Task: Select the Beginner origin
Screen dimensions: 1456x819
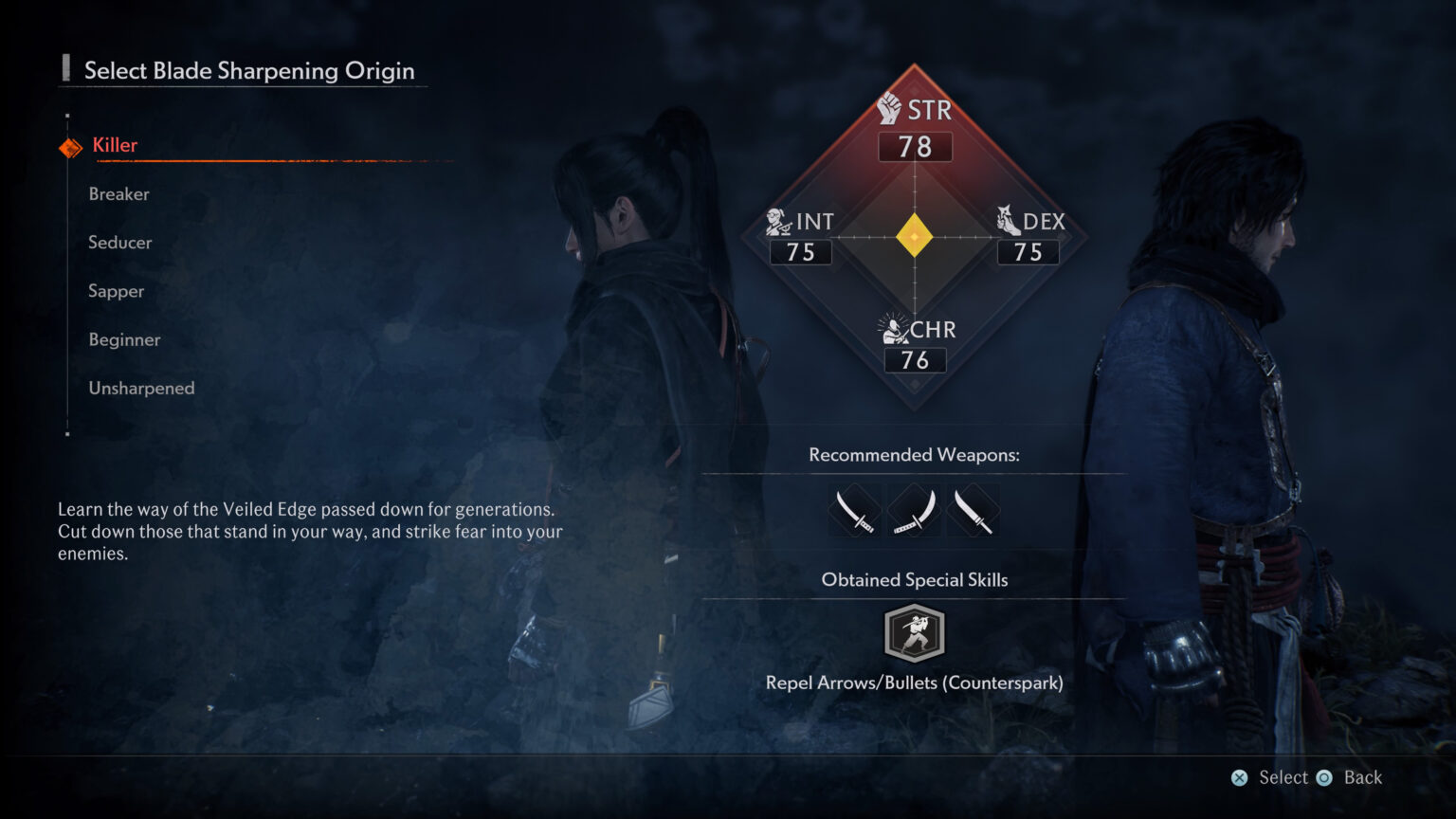Action: point(124,339)
